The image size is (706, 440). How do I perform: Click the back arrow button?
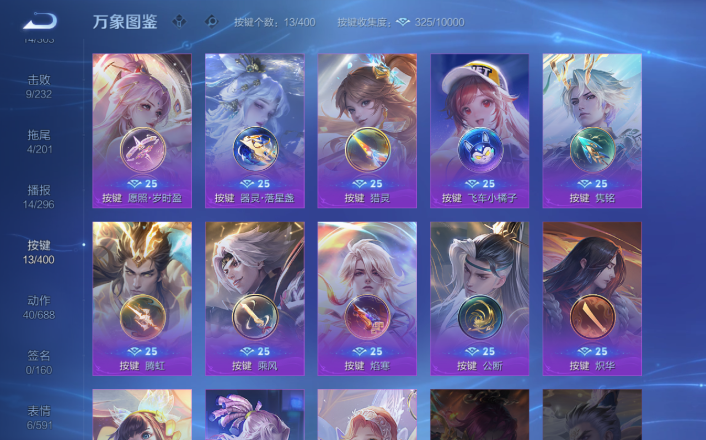41,20
